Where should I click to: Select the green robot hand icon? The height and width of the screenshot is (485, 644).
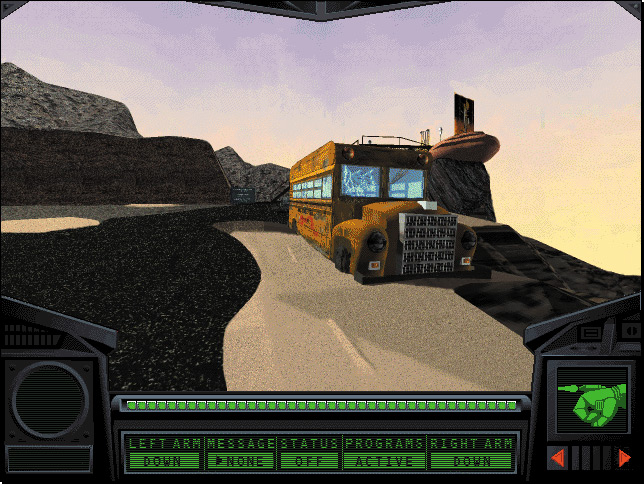[592, 405]
